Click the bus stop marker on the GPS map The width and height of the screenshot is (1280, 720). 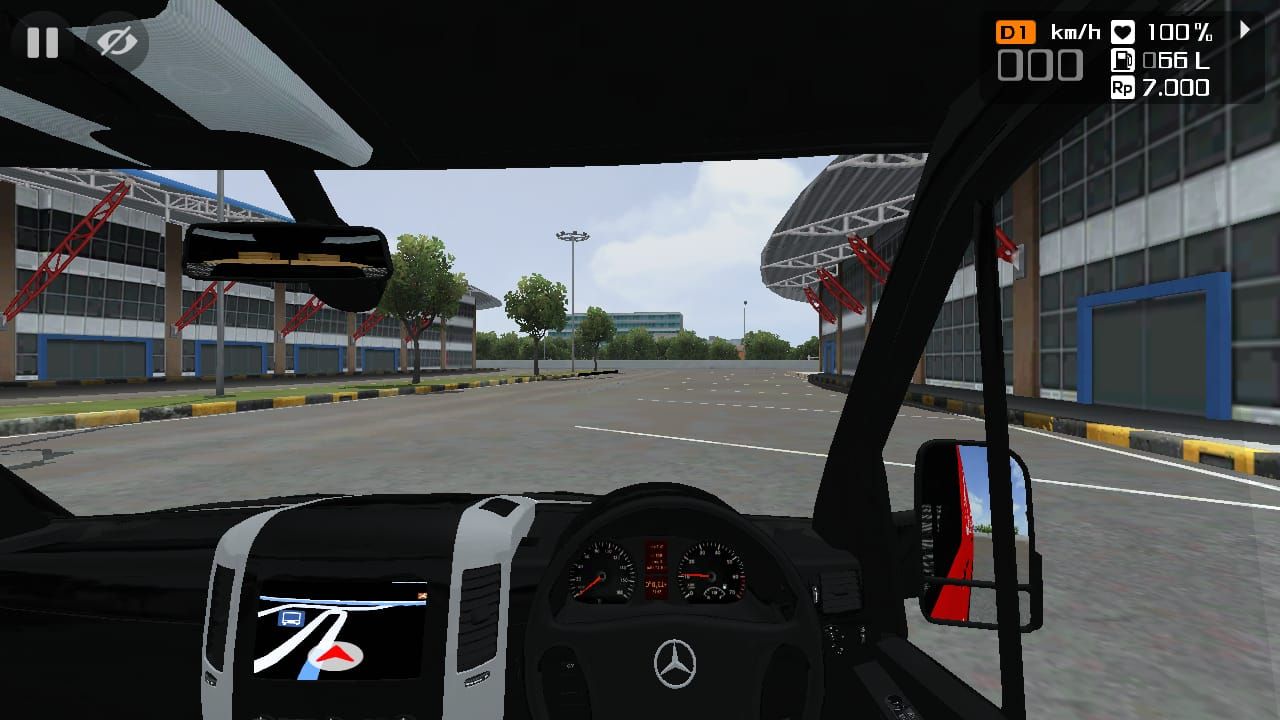[x=291, y=618]
